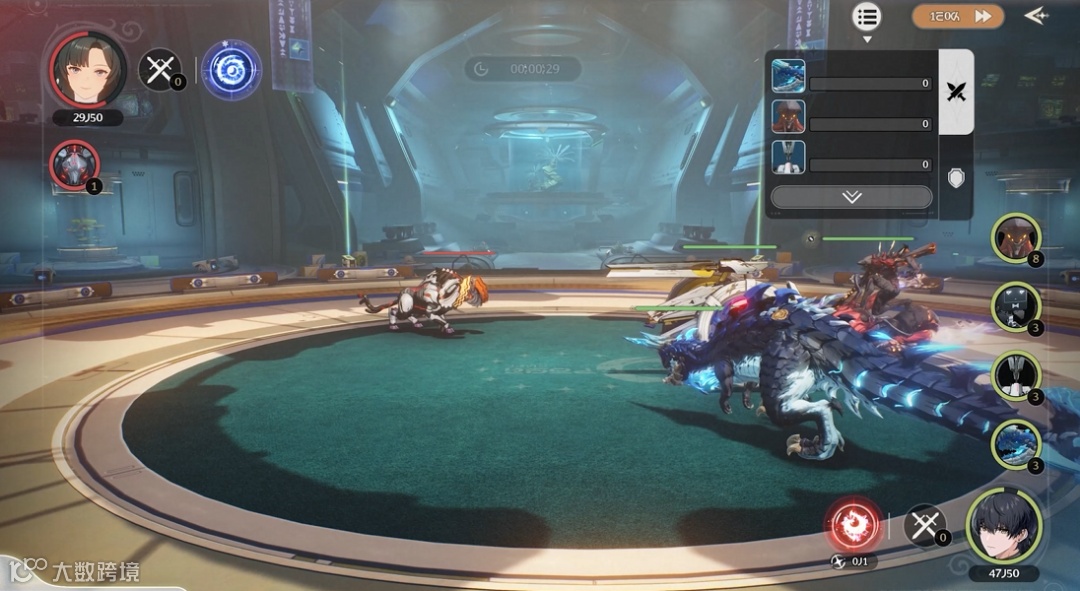Expand the stats panel with the double-chevron bar

(851, 197)
